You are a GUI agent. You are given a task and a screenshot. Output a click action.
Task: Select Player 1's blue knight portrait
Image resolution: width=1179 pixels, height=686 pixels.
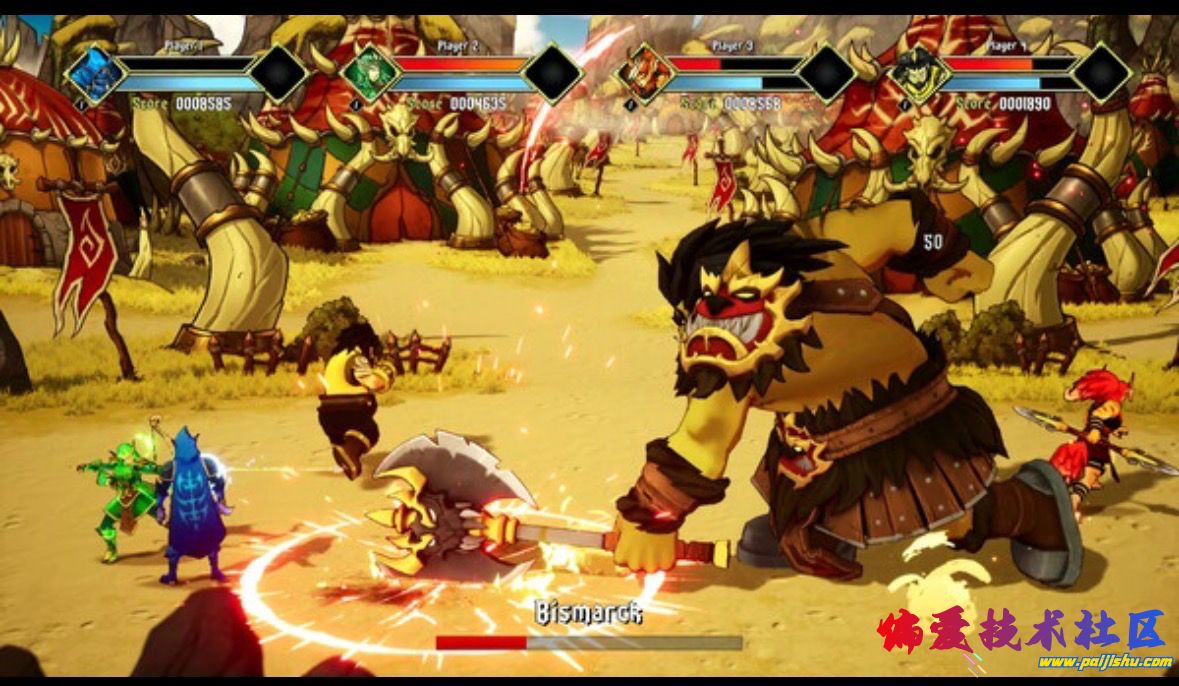96,73
